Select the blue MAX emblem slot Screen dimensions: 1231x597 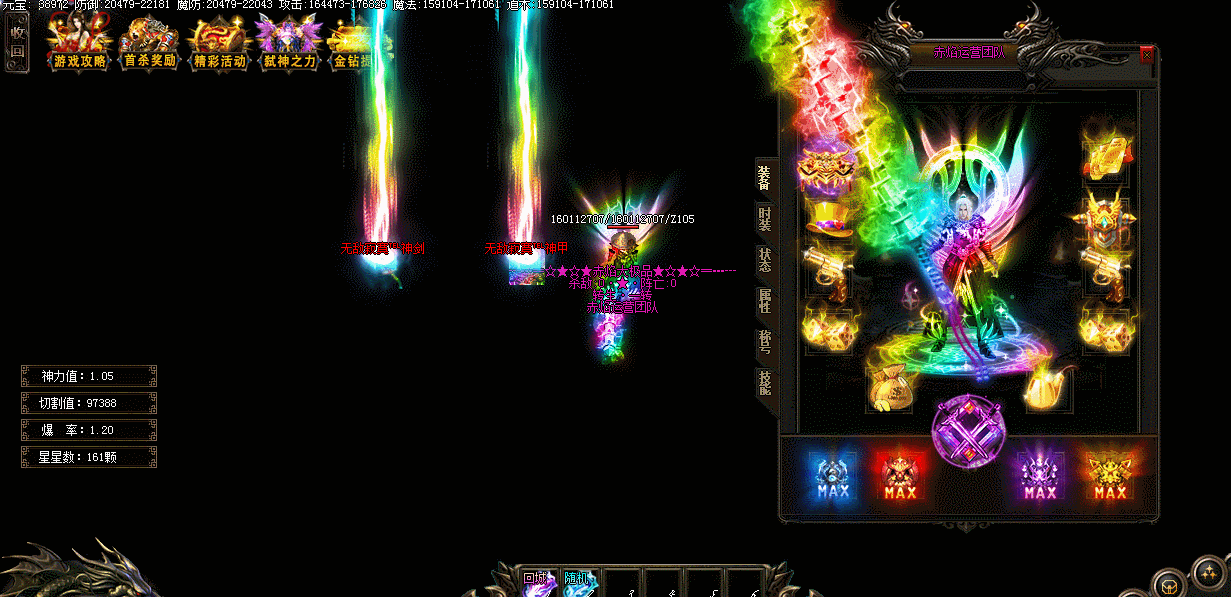tap(832, 475)
